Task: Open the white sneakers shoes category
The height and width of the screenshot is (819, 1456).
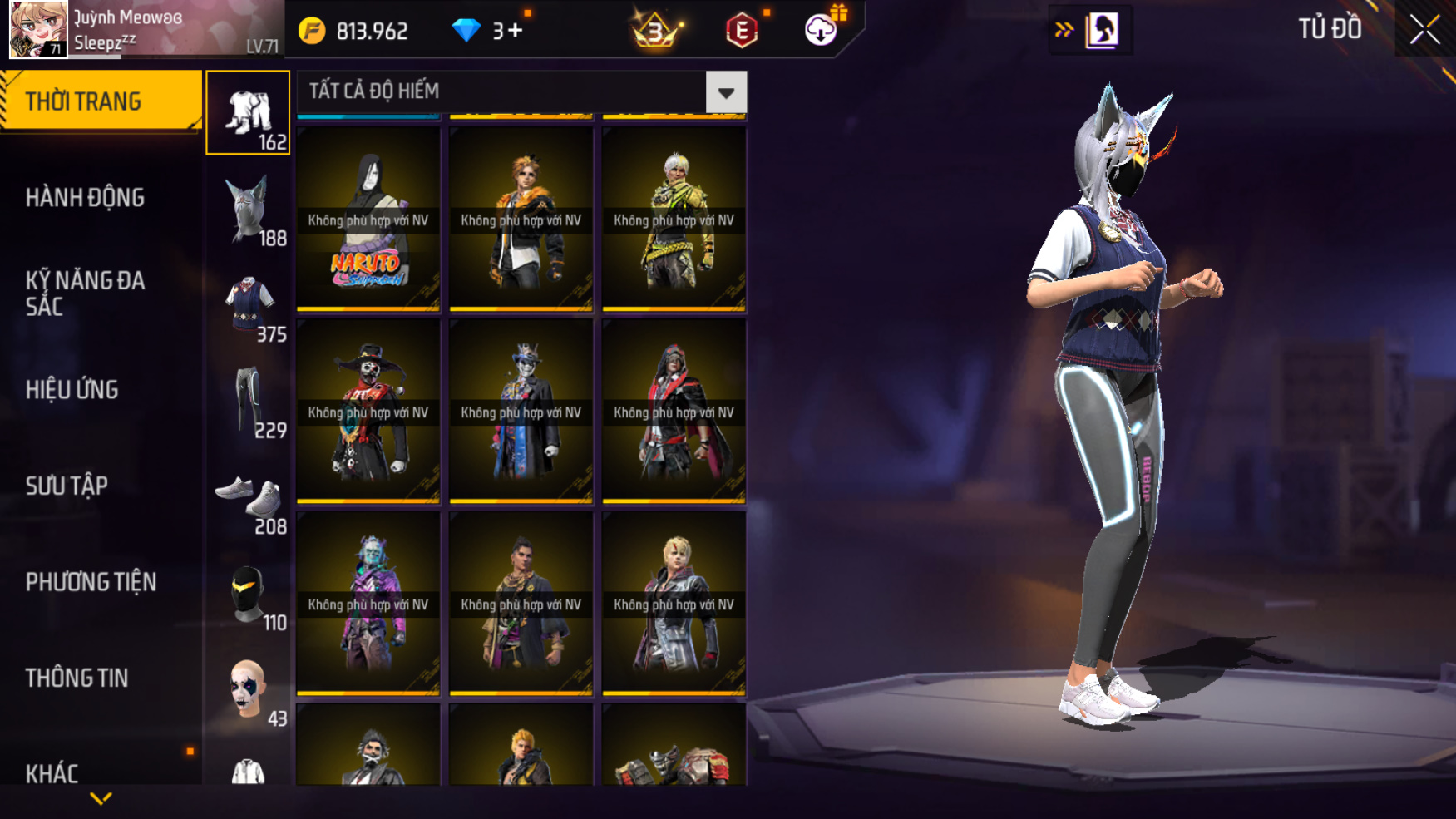Action: (x=248, y=497)
